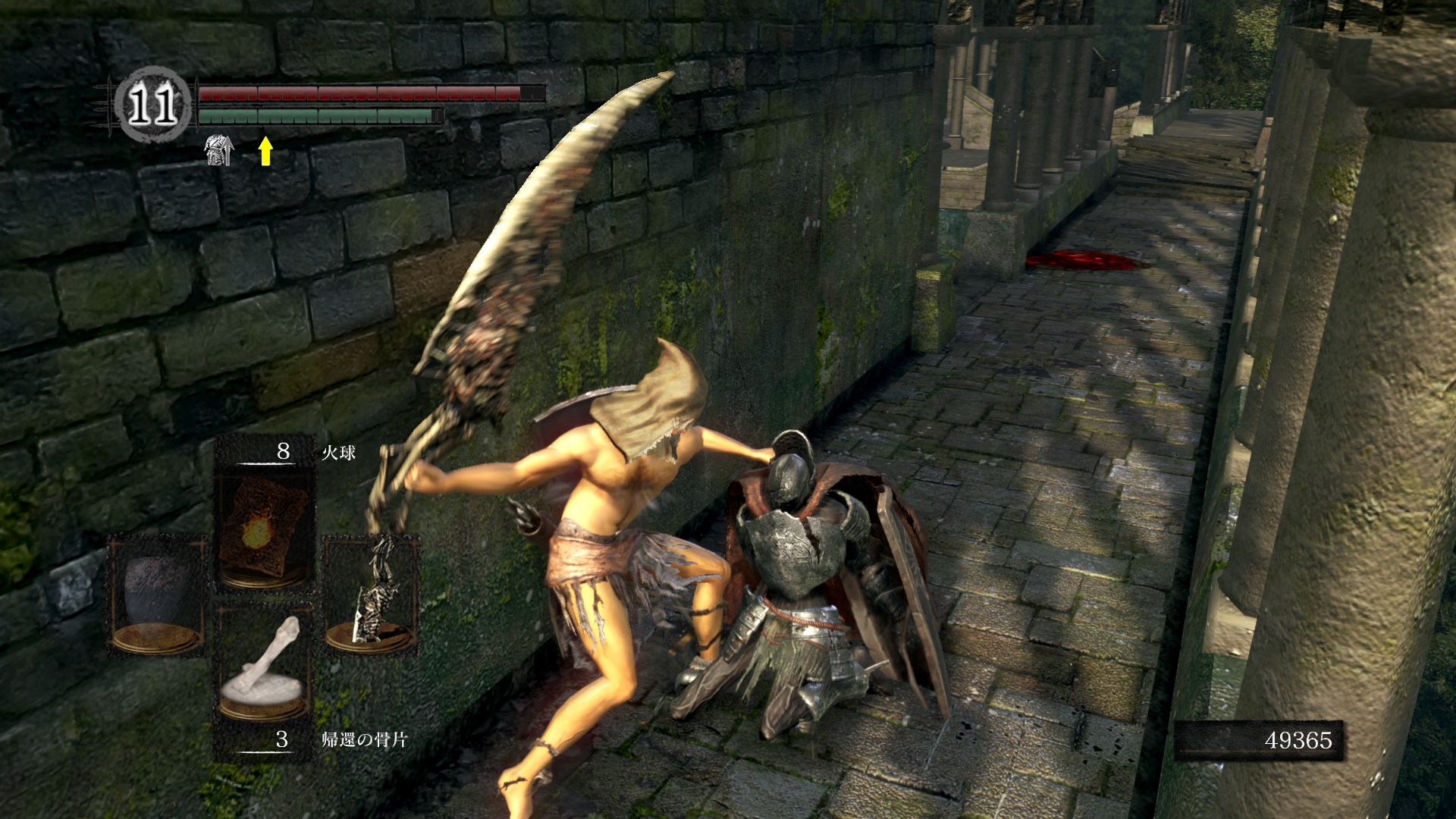This screenshot has height=819, width=1456.
Task: Click the armor buff status icon
Action: pyautogui.click(x=219, y=150)
